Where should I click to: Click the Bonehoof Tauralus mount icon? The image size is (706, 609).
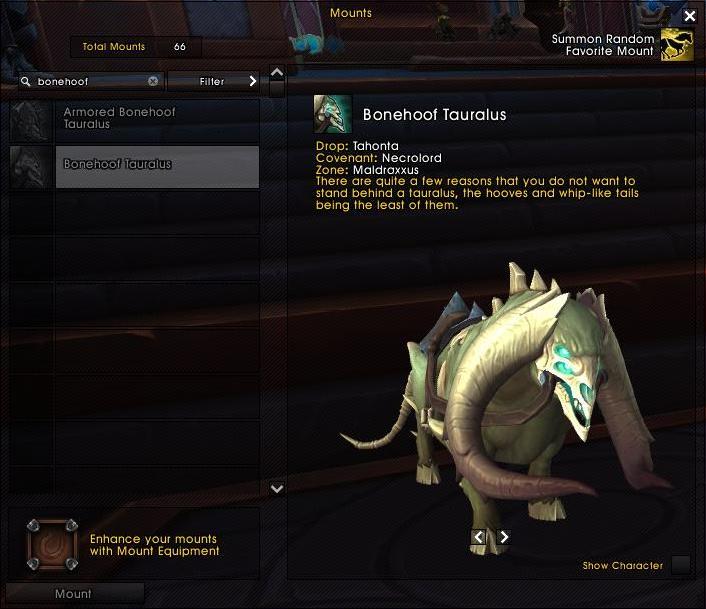(333, 114)
